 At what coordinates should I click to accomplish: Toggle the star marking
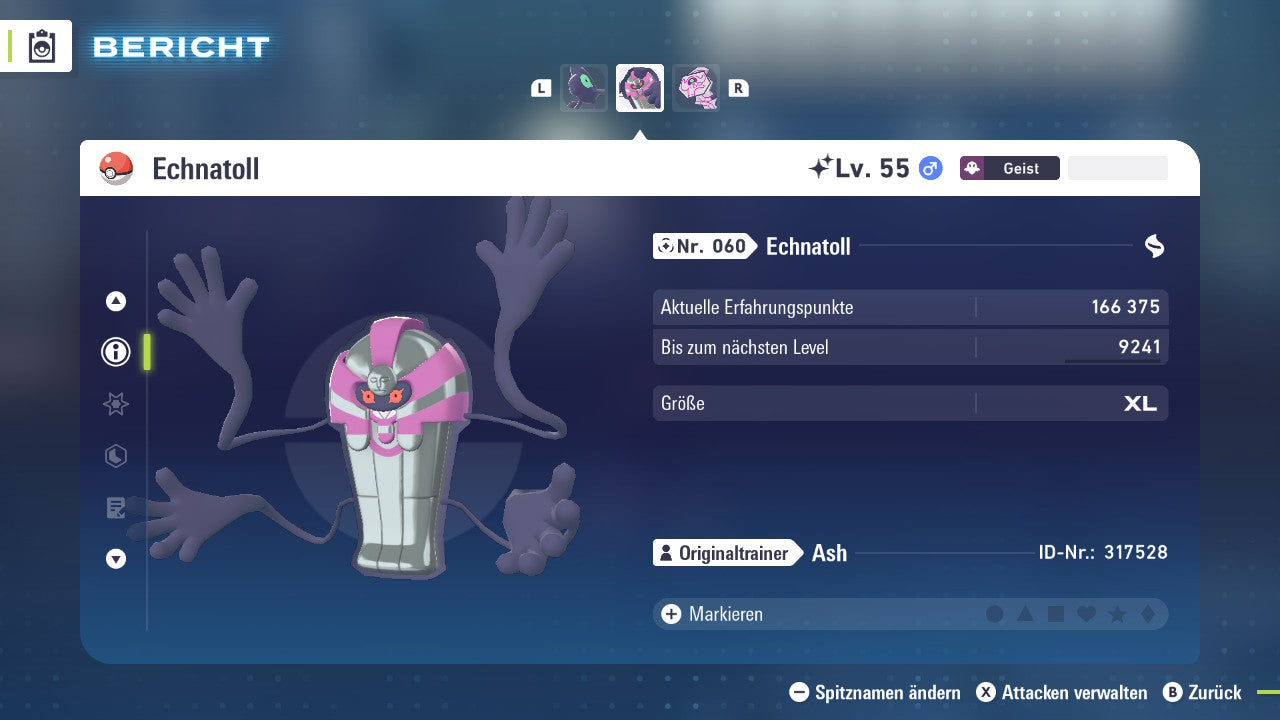pos(1117,614)
